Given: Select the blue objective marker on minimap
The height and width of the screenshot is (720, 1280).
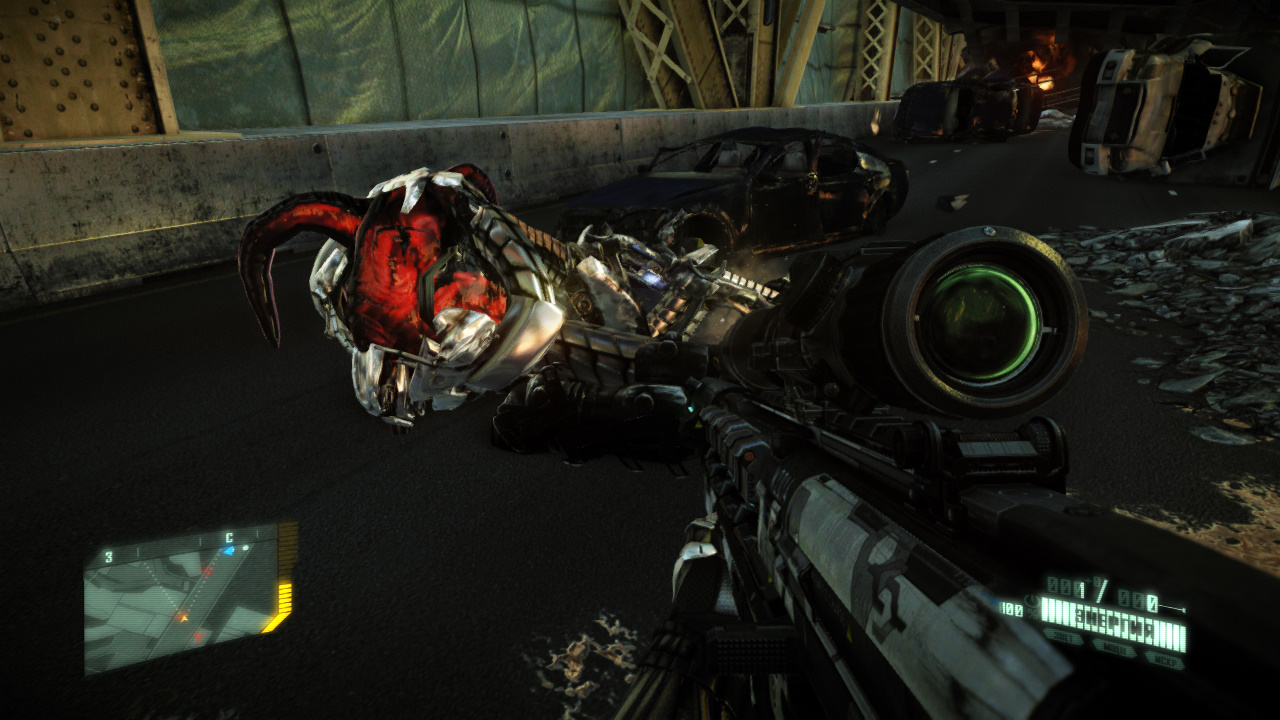Looking at the screenshot, I should (x=228, y=550).
